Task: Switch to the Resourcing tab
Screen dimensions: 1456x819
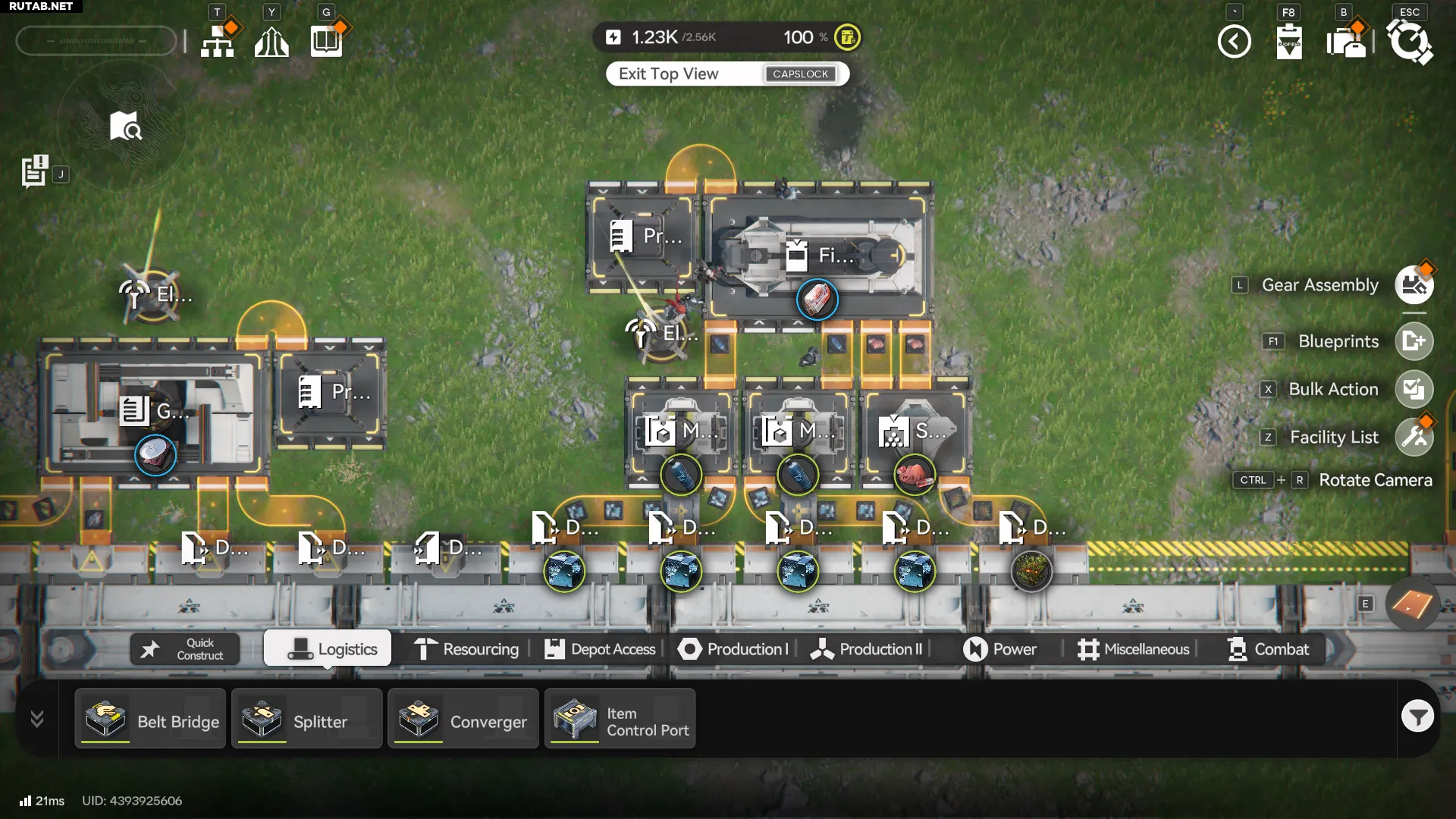Action: [466, 649]
